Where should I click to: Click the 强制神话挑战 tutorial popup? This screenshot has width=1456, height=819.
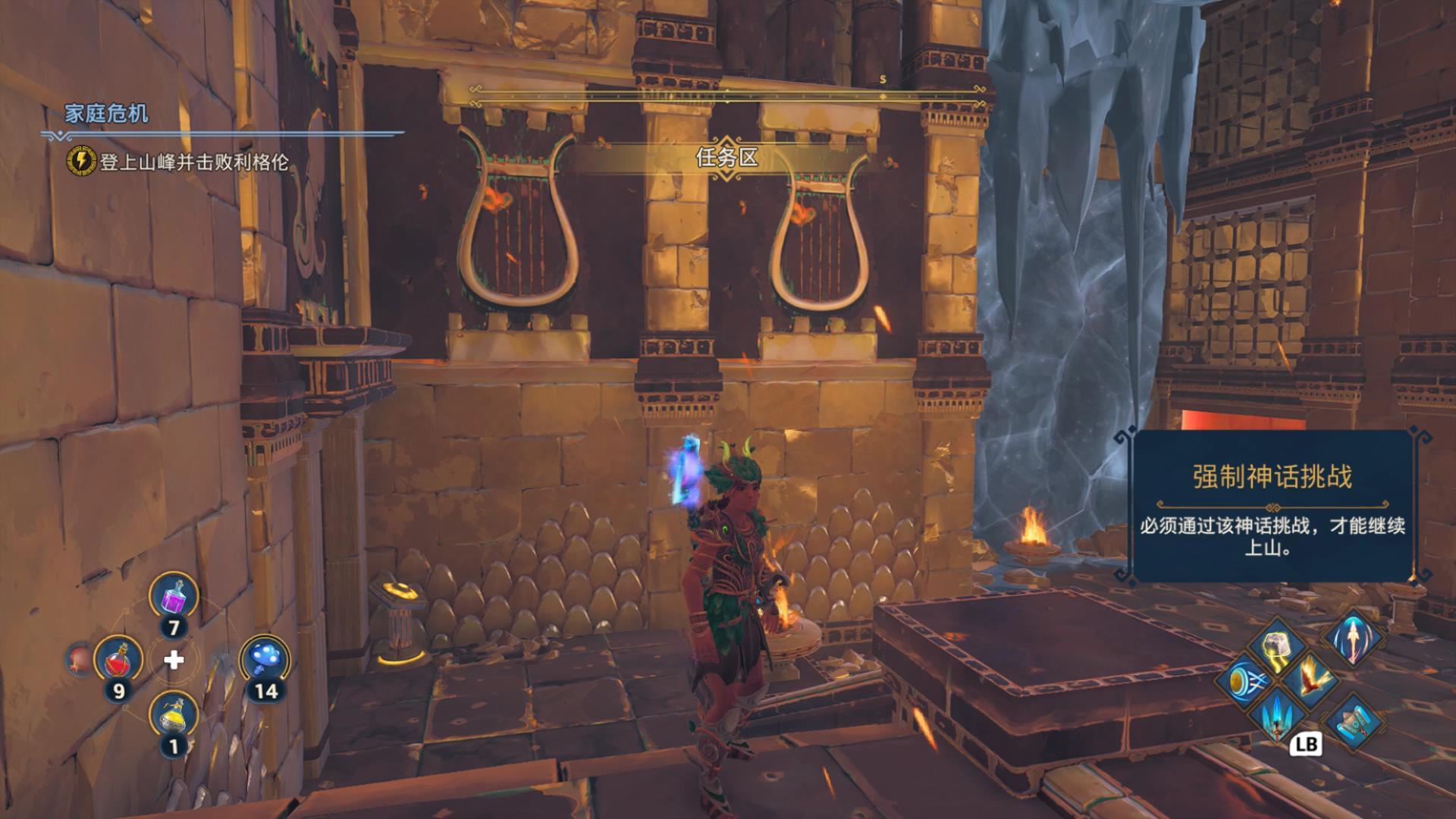tap(1272, 507)
